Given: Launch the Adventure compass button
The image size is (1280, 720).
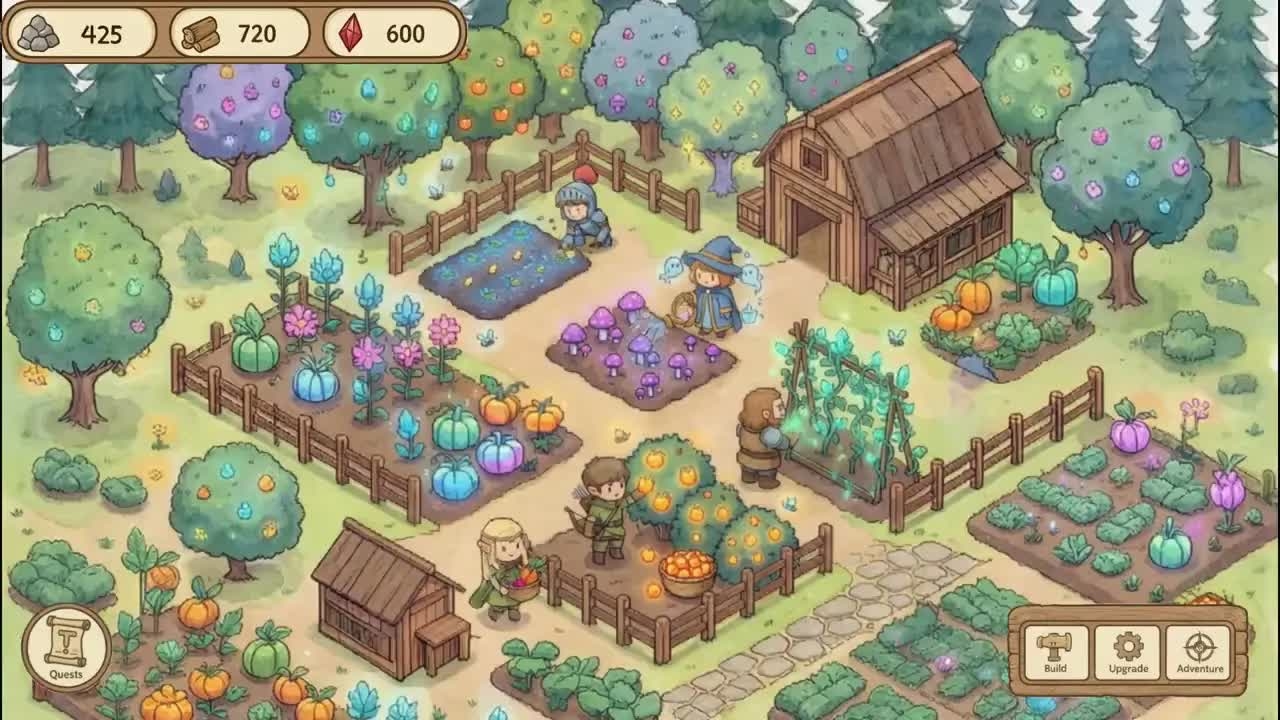Looking at the screenshot, I should (1200, 652).
